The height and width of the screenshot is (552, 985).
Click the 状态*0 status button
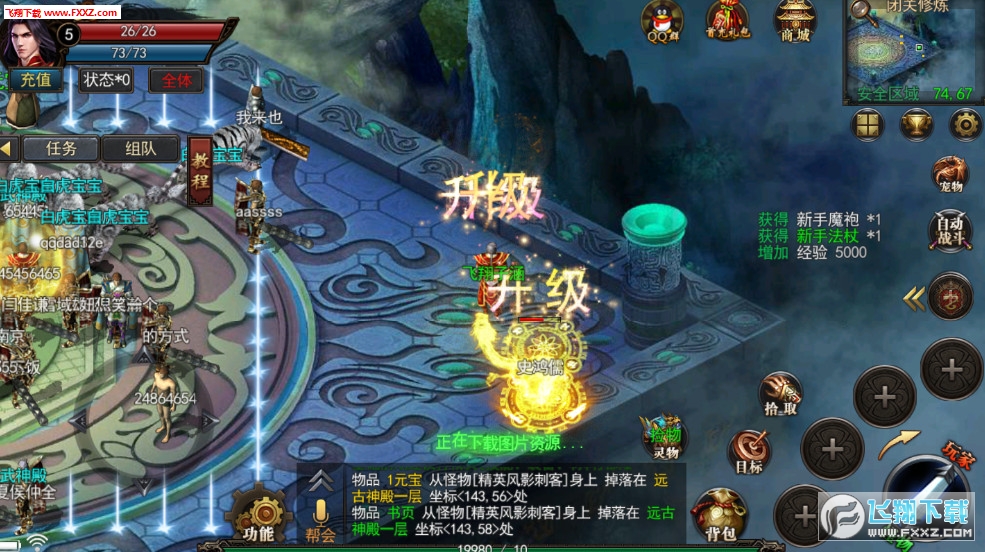pos(106,80)
